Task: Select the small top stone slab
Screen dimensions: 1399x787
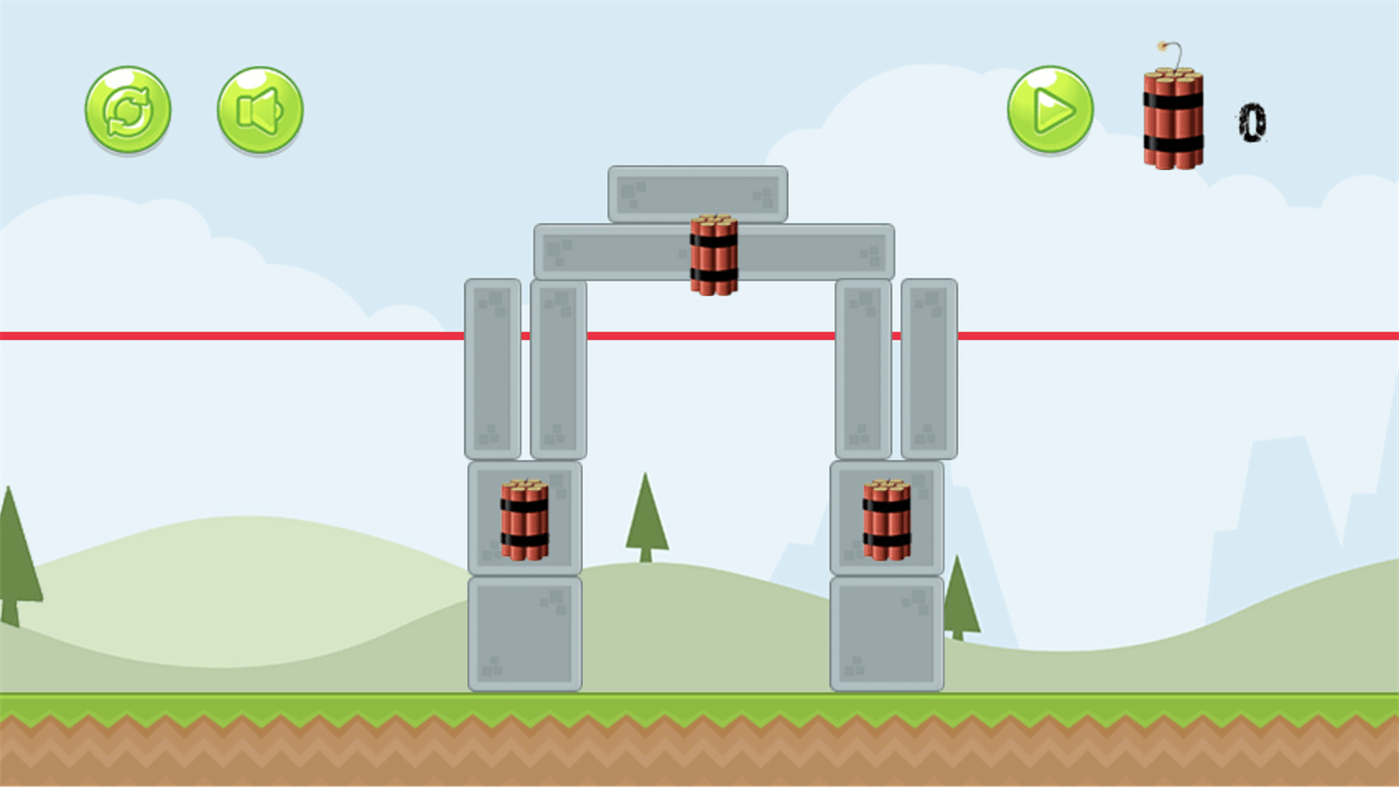Action: pos(696,193)
